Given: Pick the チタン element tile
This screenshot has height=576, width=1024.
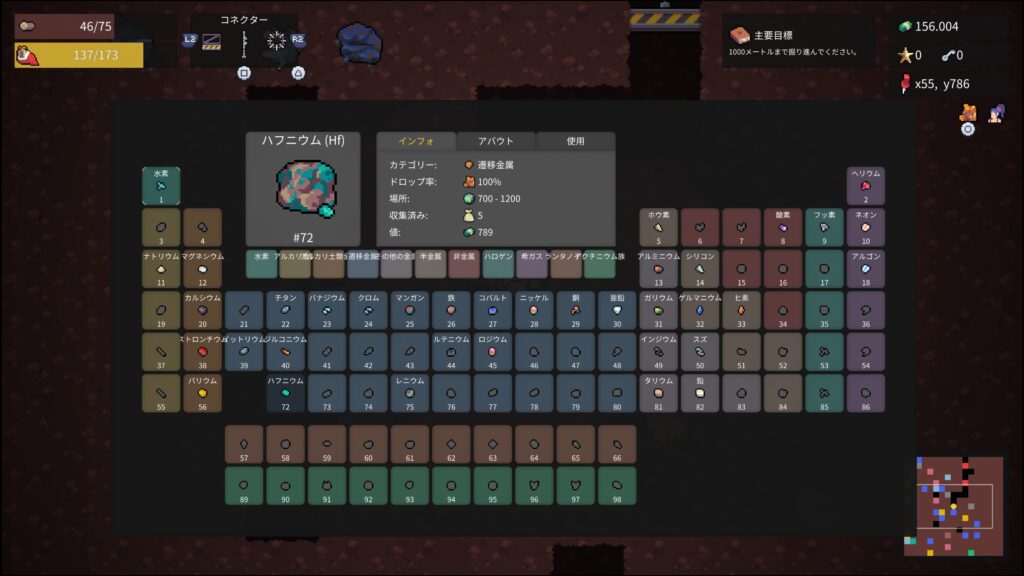Looking at the screenshot, I should coord(285,311).
